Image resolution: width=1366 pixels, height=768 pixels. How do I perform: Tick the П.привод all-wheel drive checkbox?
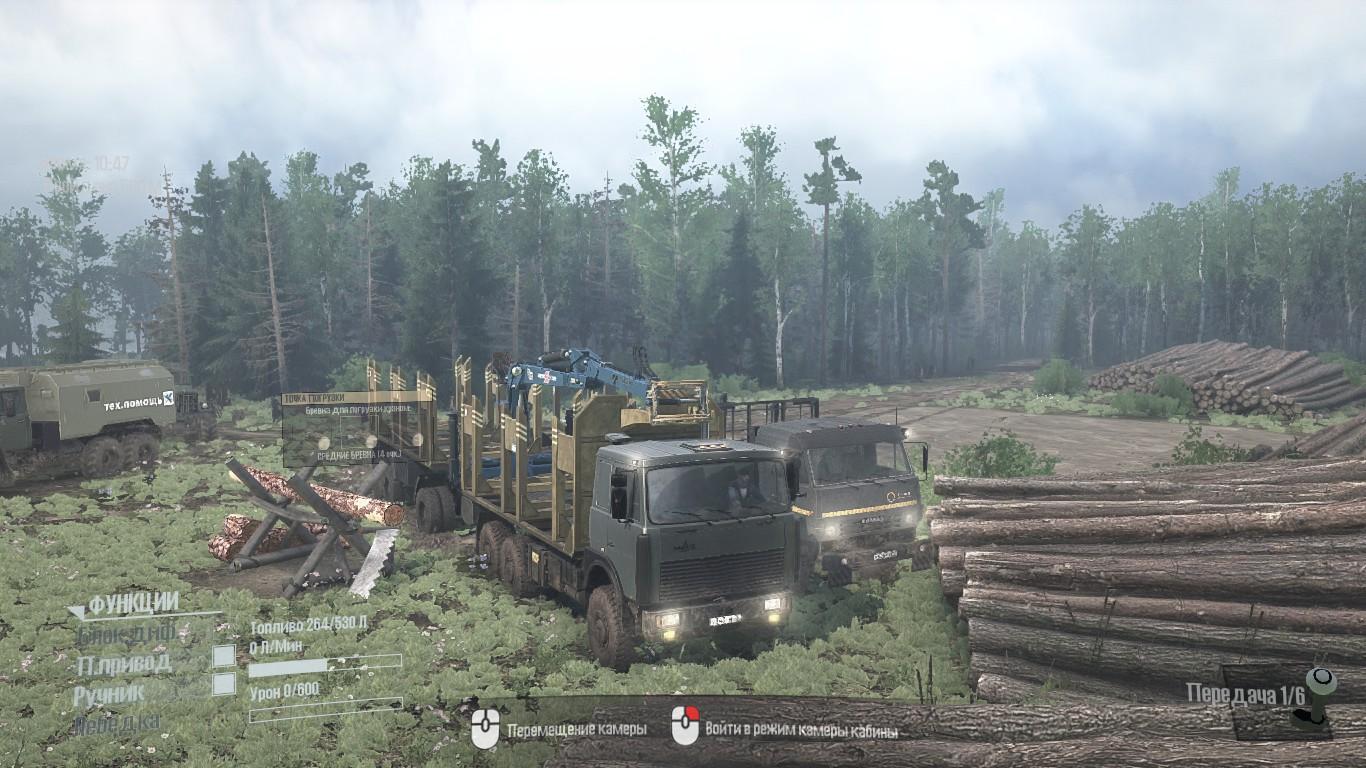(224, 656)
